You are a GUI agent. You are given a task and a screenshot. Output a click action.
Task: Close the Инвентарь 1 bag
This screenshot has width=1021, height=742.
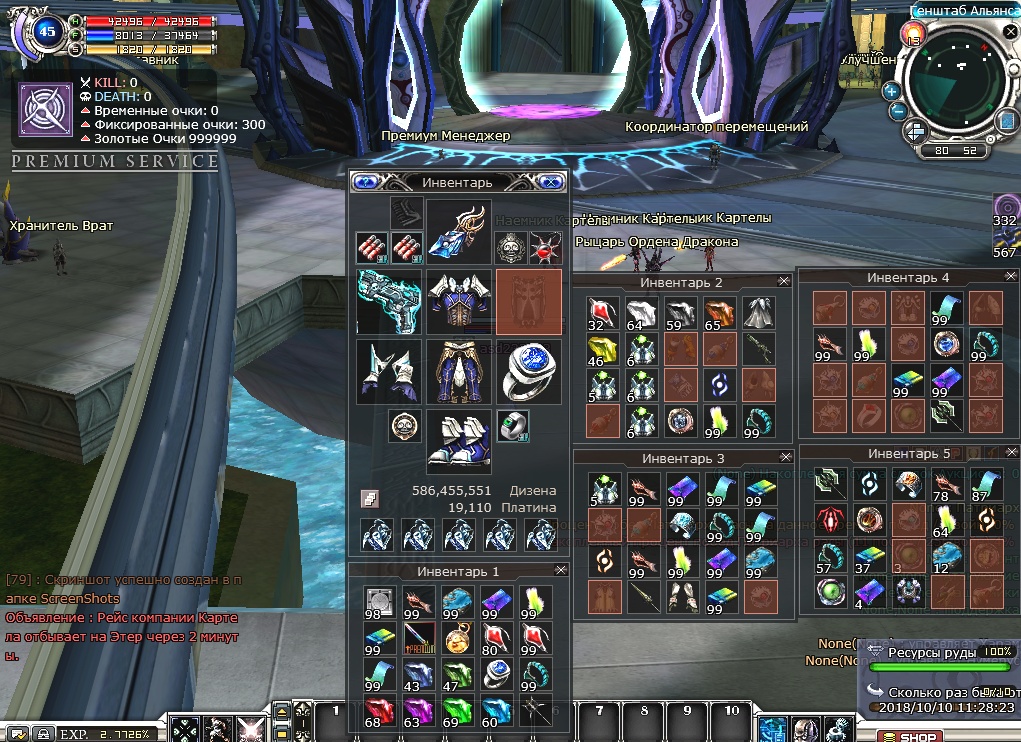pos(560,570)
